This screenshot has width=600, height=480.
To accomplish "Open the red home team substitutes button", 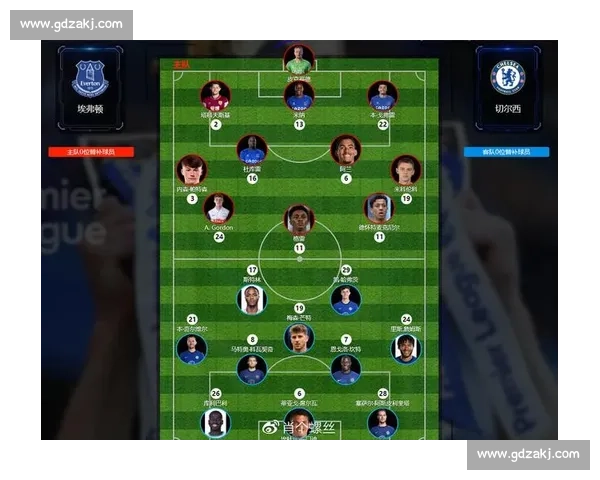I will [x=91, y=152].
